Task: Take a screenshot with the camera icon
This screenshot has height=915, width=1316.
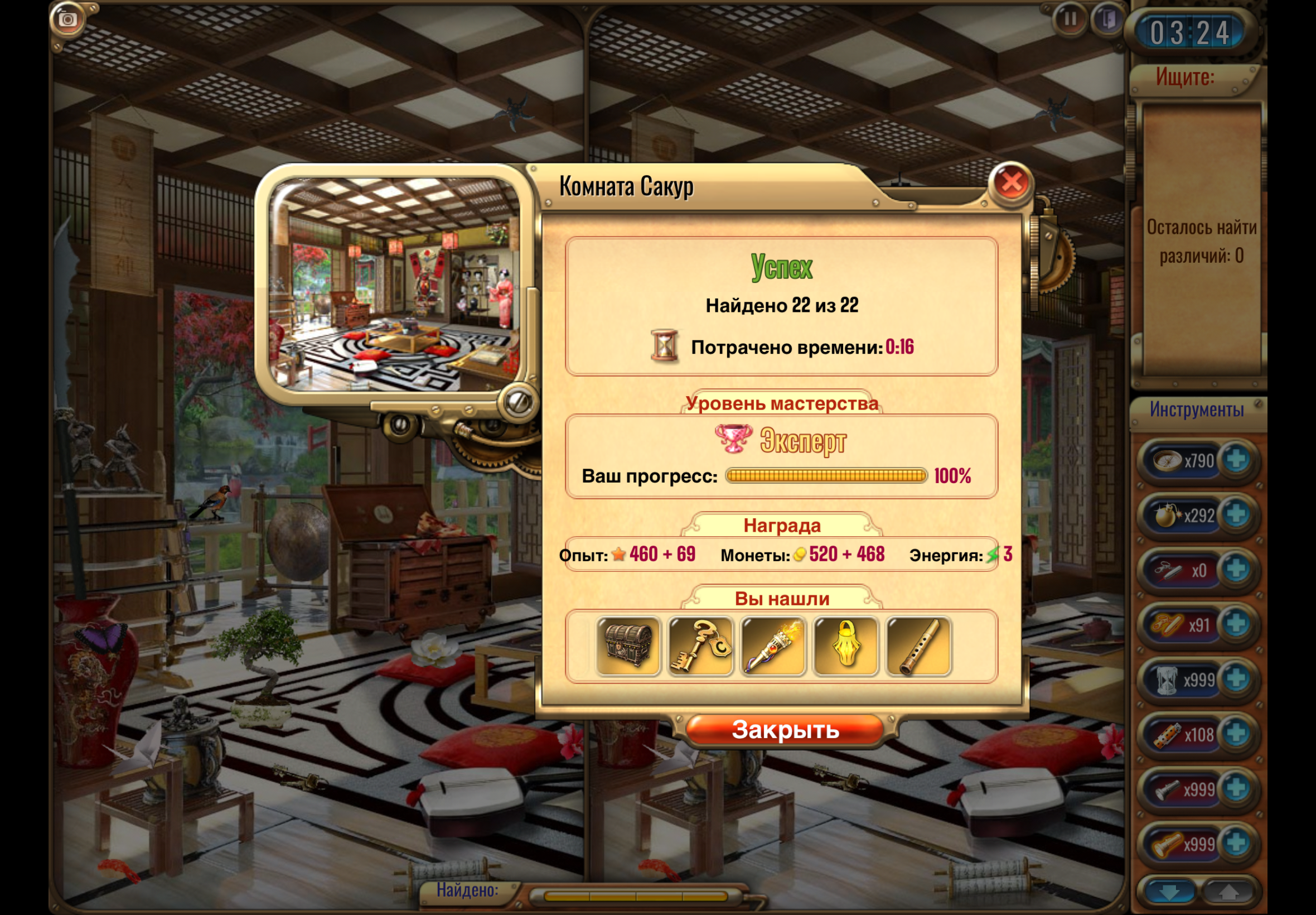Action: (x=68, y=20)
